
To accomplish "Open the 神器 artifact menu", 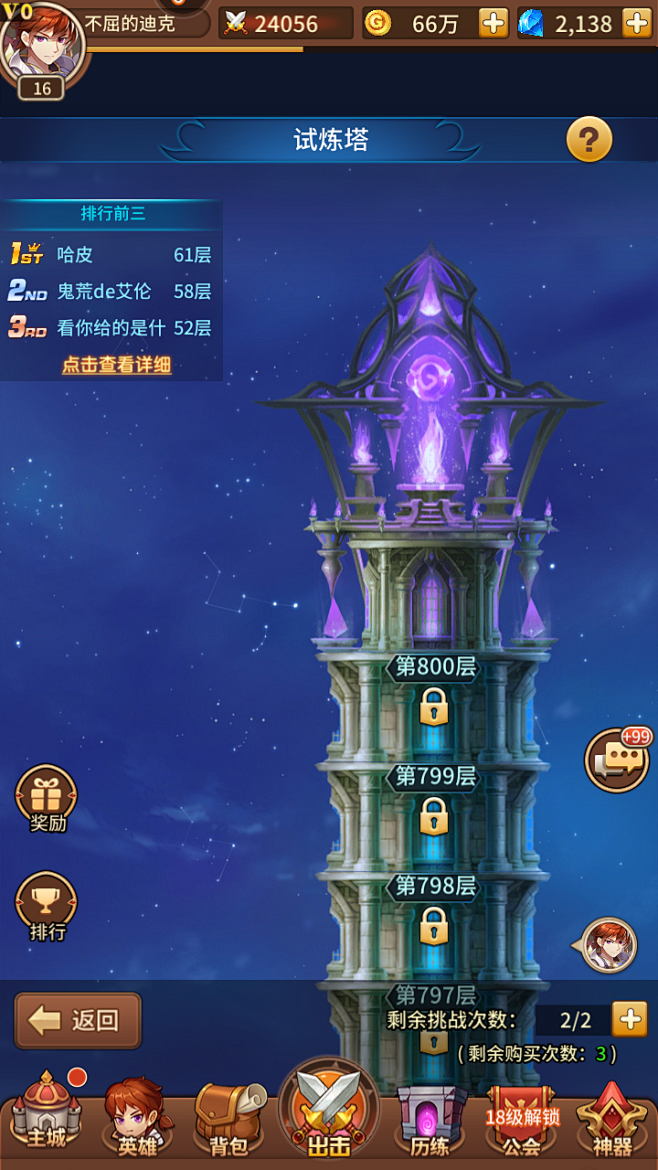I will 612,1118.
